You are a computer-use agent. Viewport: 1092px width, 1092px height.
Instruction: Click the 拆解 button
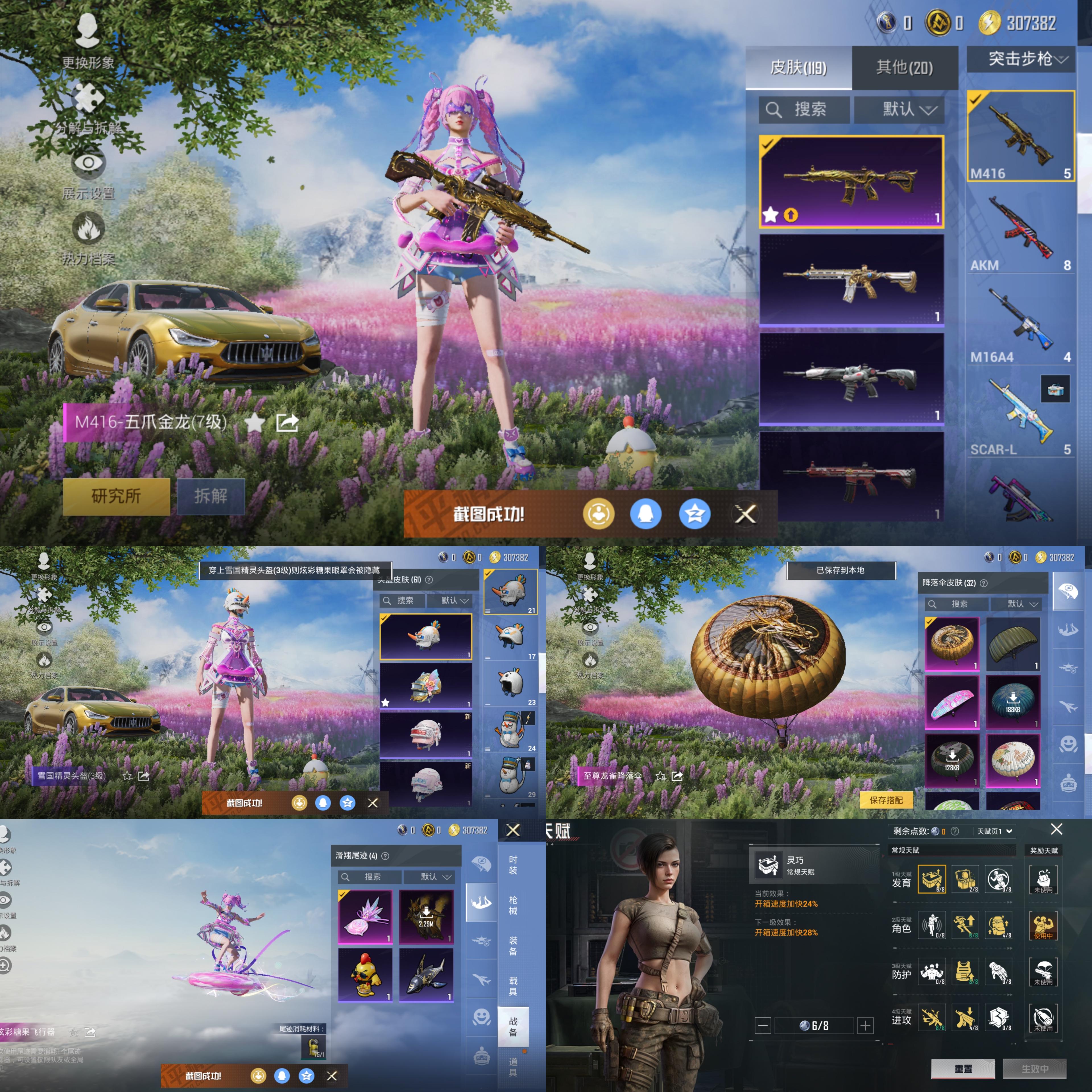pyautogui.click(x=211, y=496)
